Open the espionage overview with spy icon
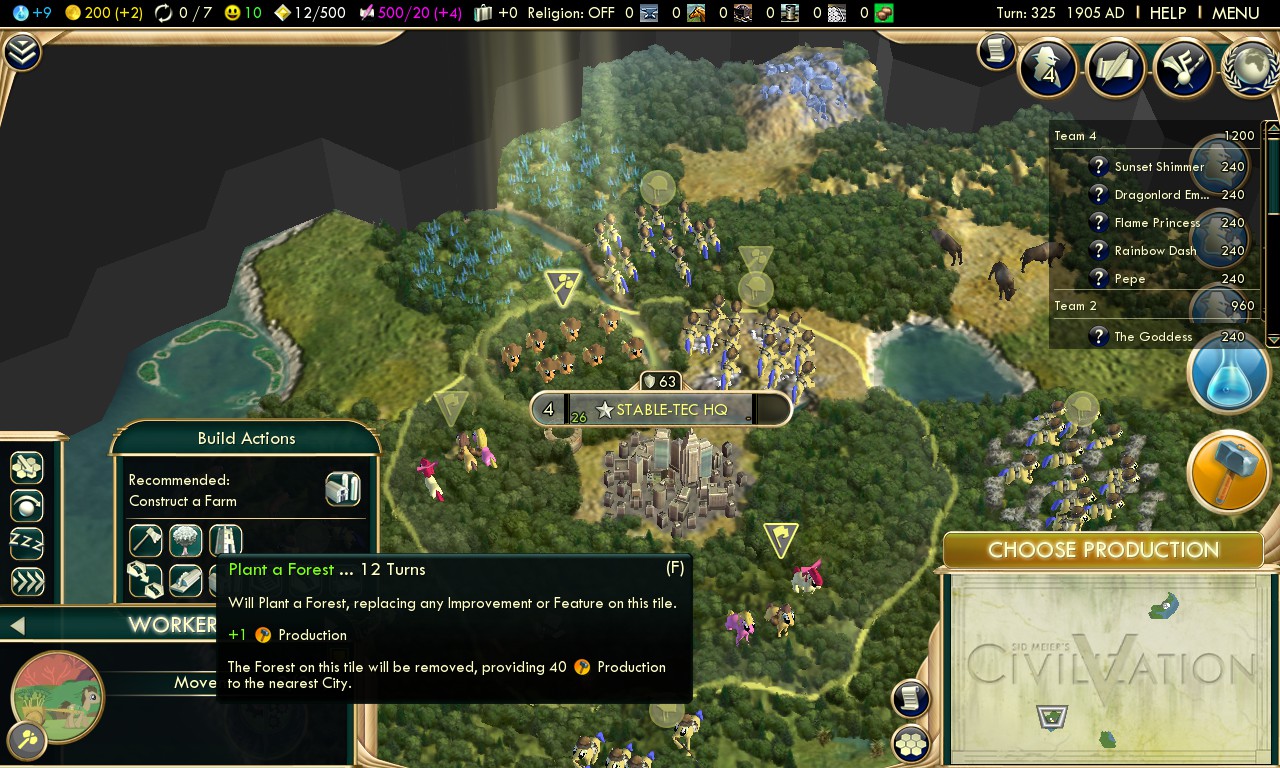 (1047, 69)
